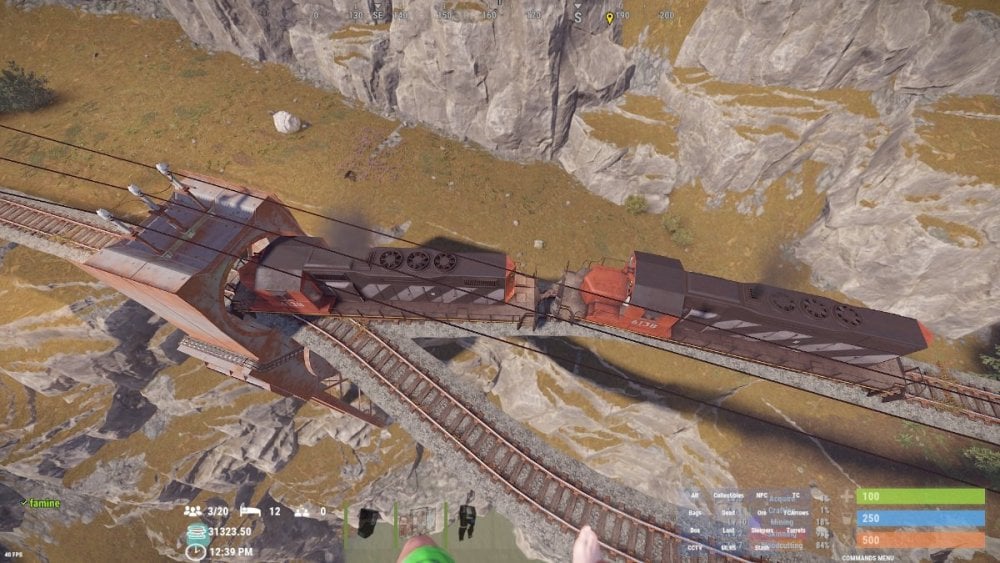Toggle the Turrets filter
The height and width of the screenshot is (563, 1000).
[x=796, y=530]
